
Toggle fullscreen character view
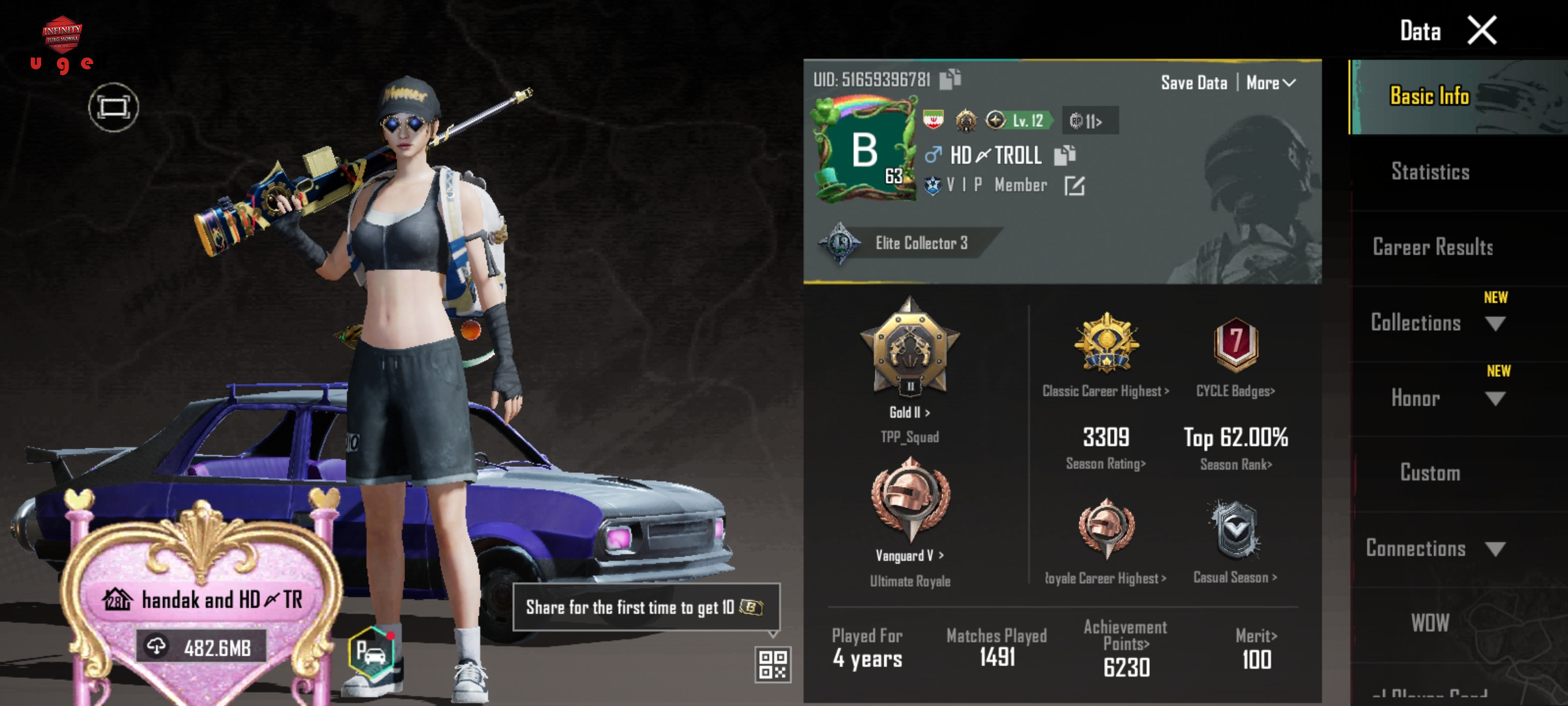pyautogui.click(x=114, y=107)
